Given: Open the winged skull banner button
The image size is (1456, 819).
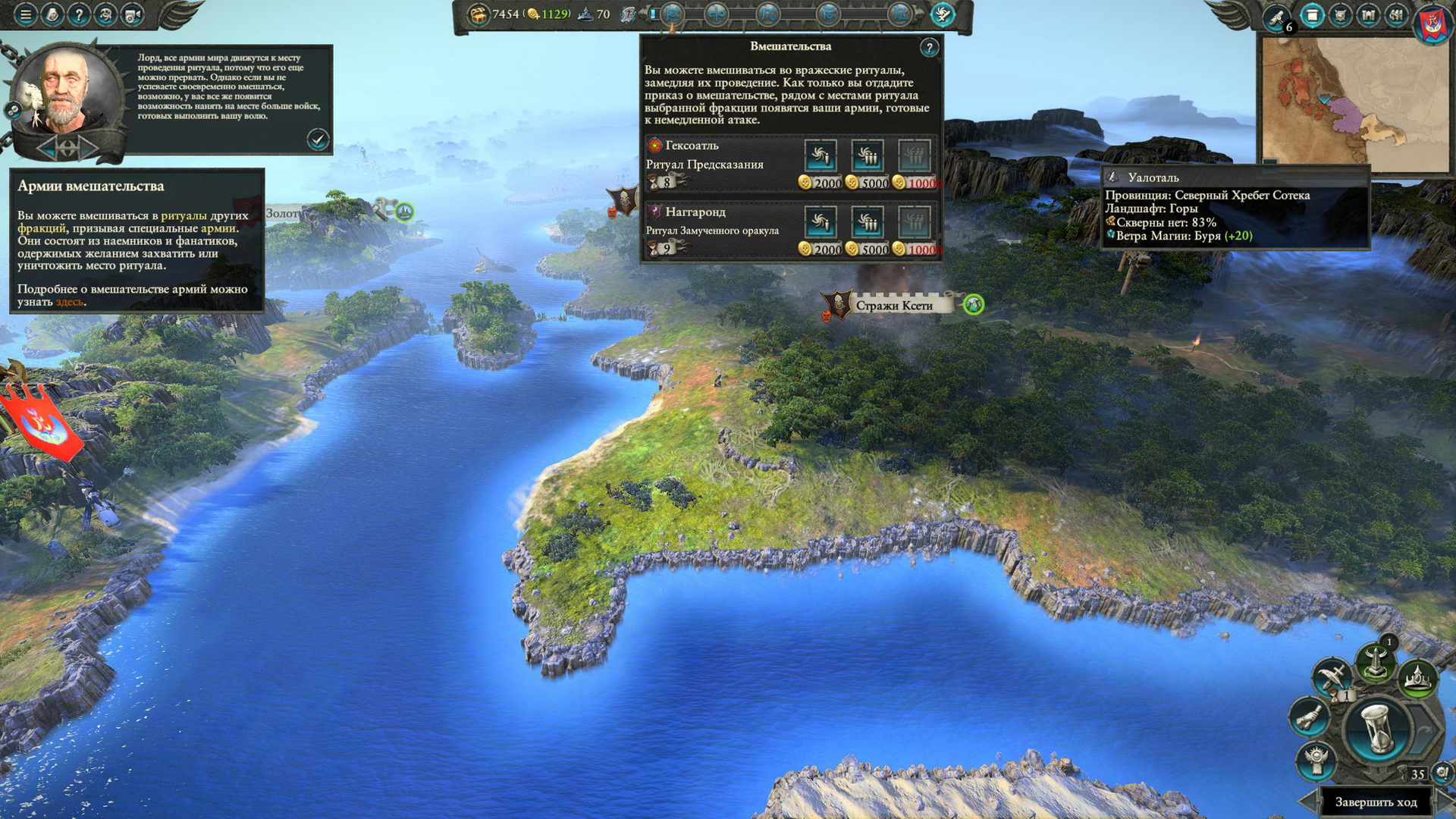Looking at the screenshot, I should [x=1315, y=759].
